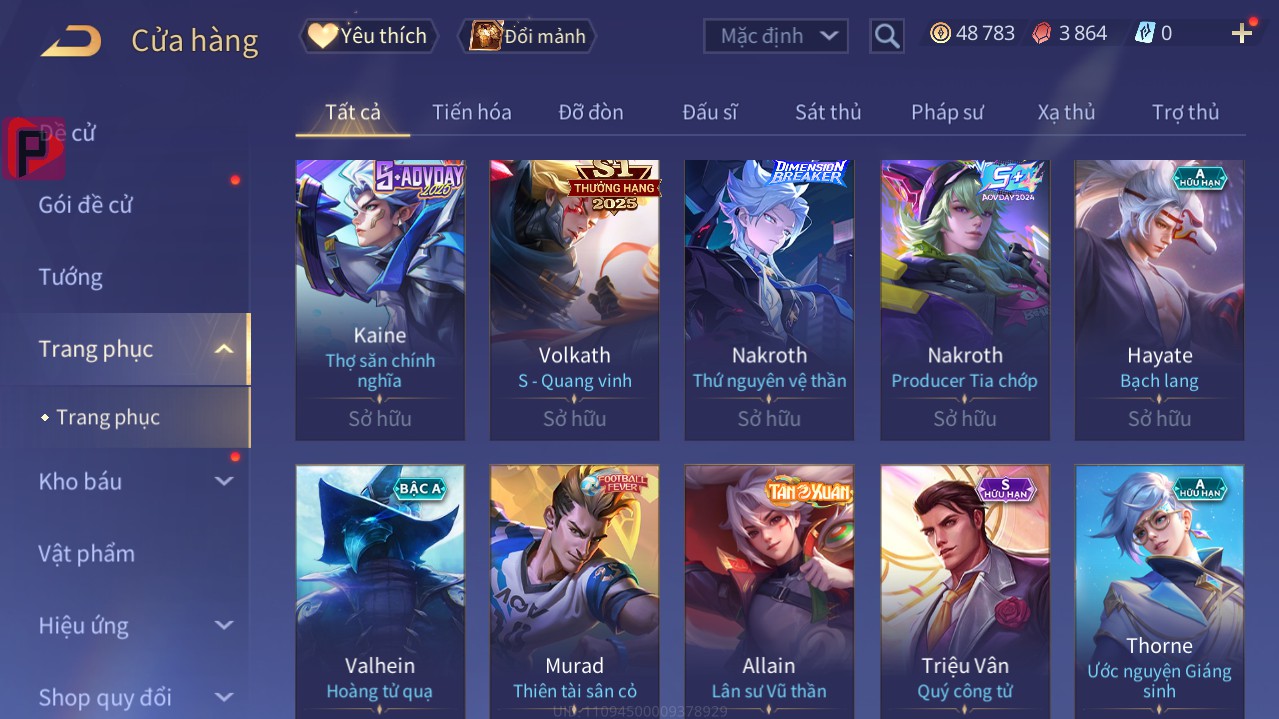Expand the Mặc định sort dropdown
The image size is (1279, 719).
click(x=776, y=36)
